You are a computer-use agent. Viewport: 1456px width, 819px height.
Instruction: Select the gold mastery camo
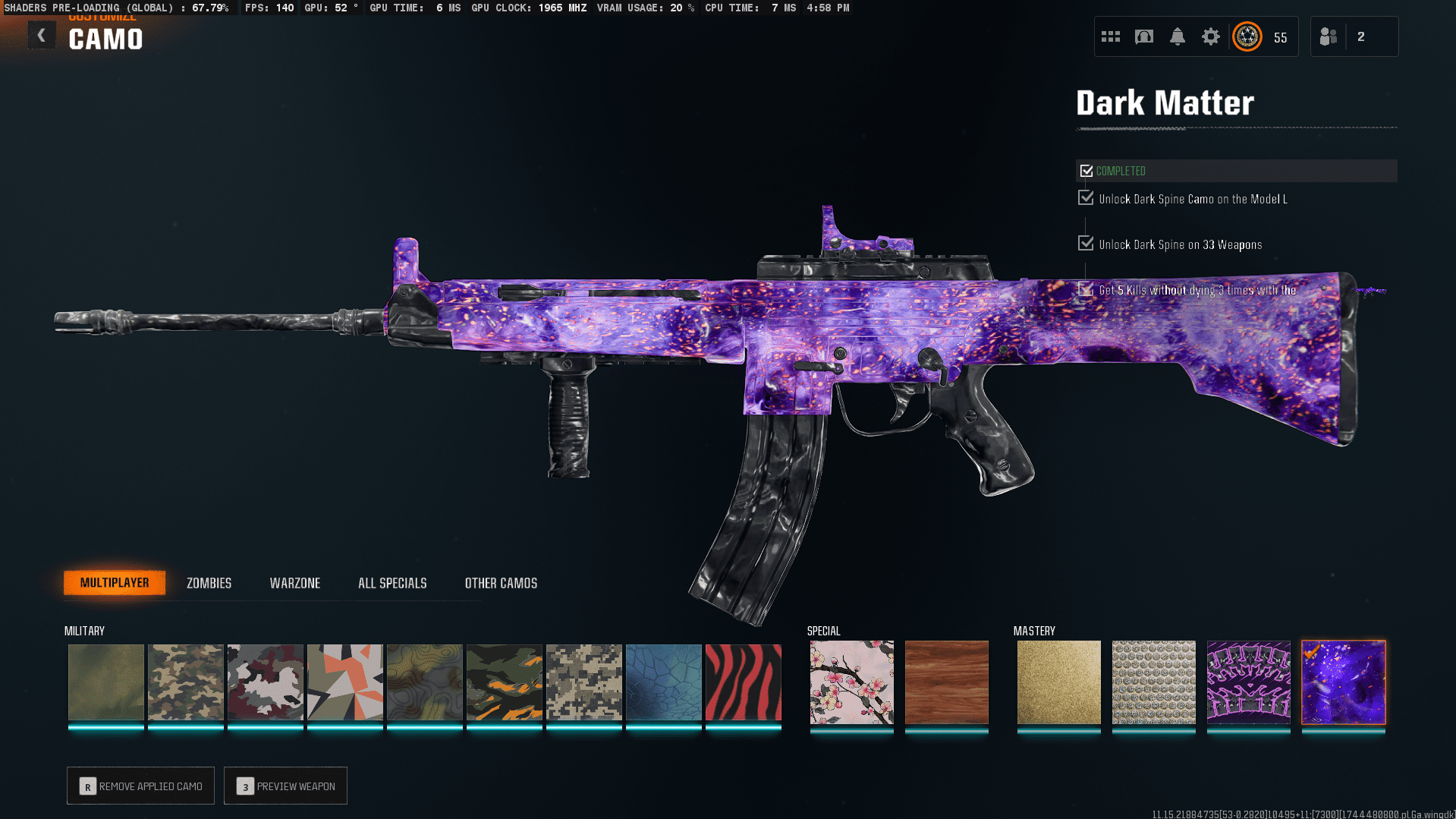(1058, 682)
